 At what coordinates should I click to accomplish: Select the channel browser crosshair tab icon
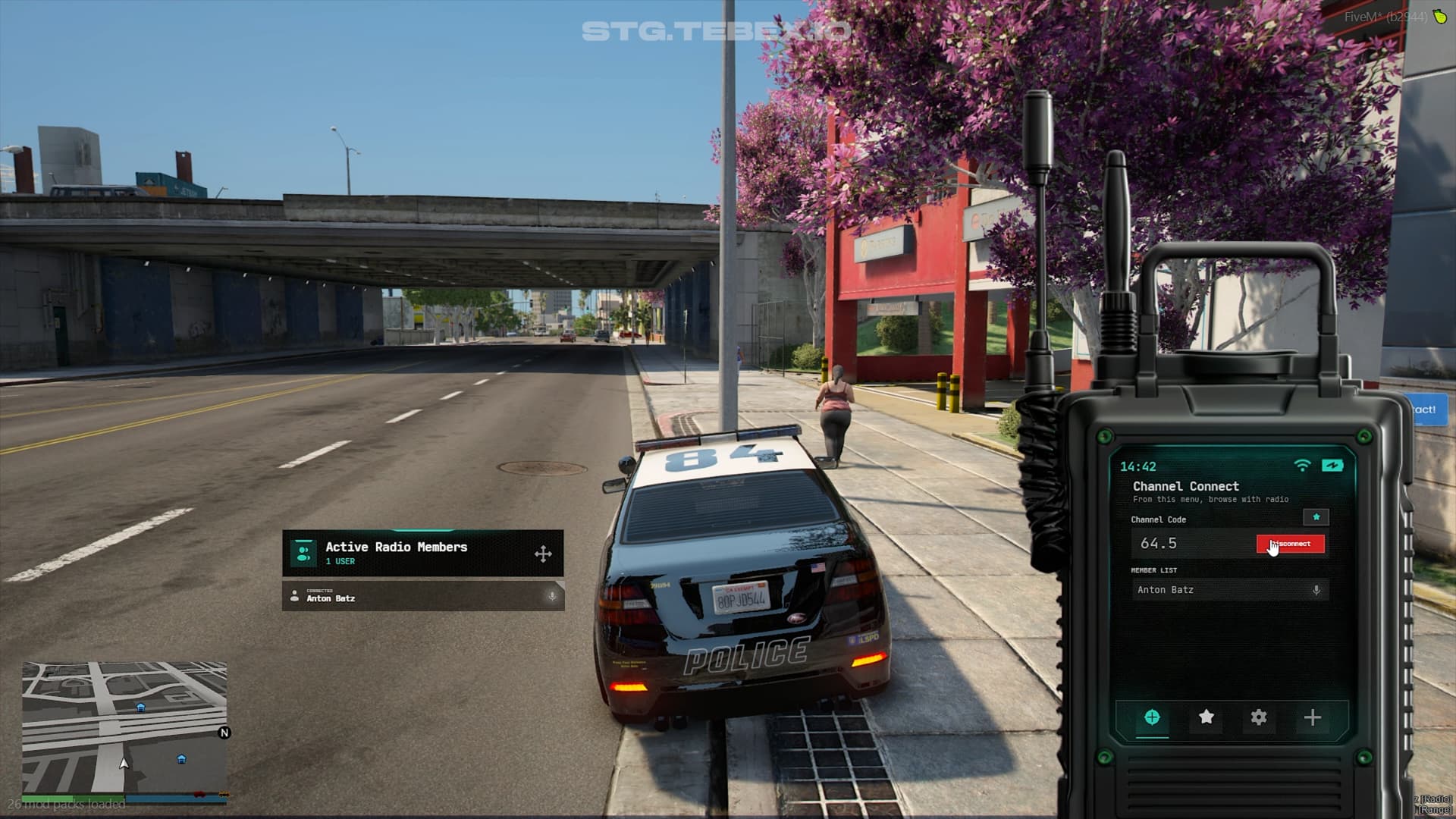(1152, 717)
